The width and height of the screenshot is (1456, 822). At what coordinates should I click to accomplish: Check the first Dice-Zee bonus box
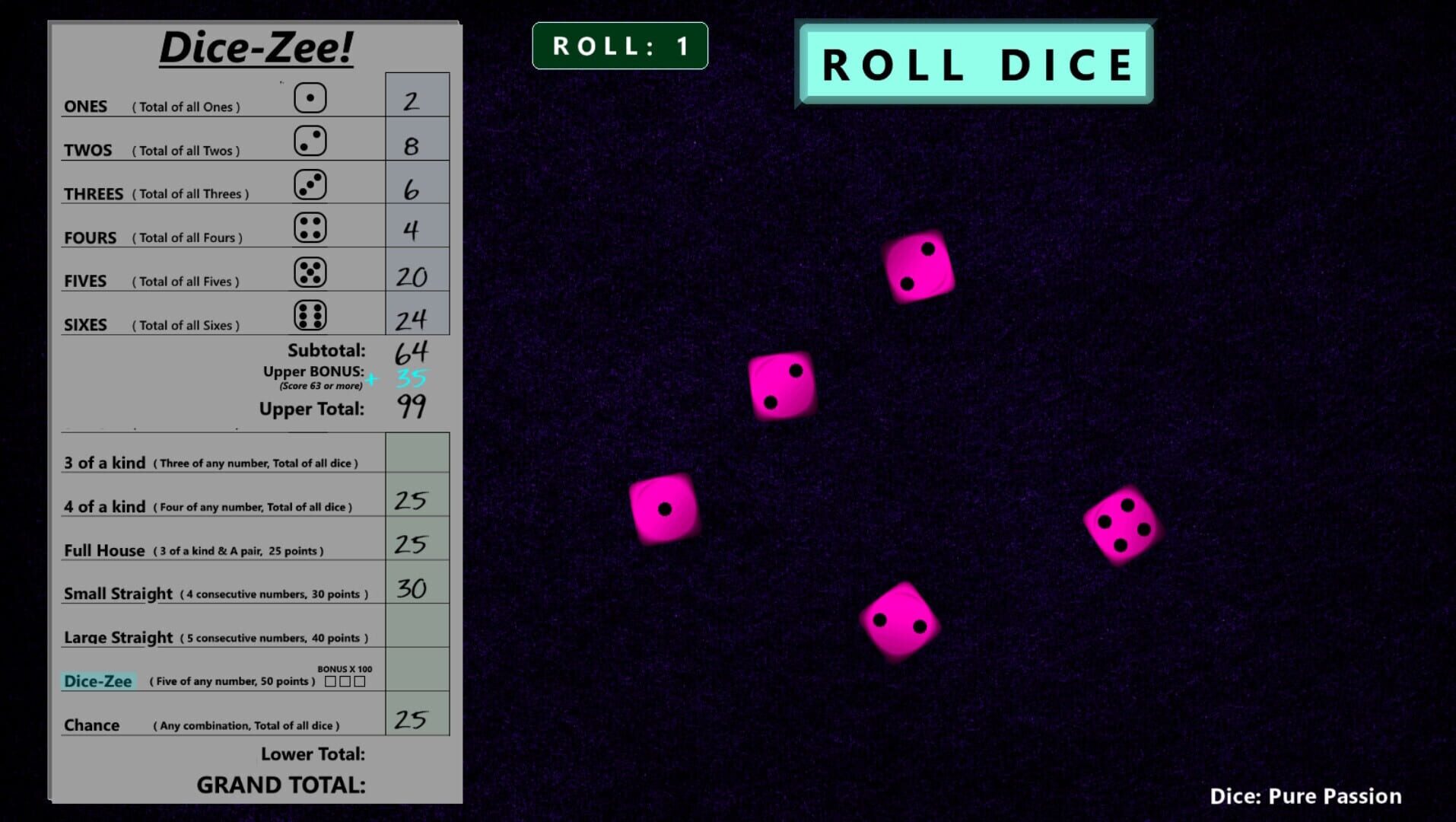pos(331,683)
